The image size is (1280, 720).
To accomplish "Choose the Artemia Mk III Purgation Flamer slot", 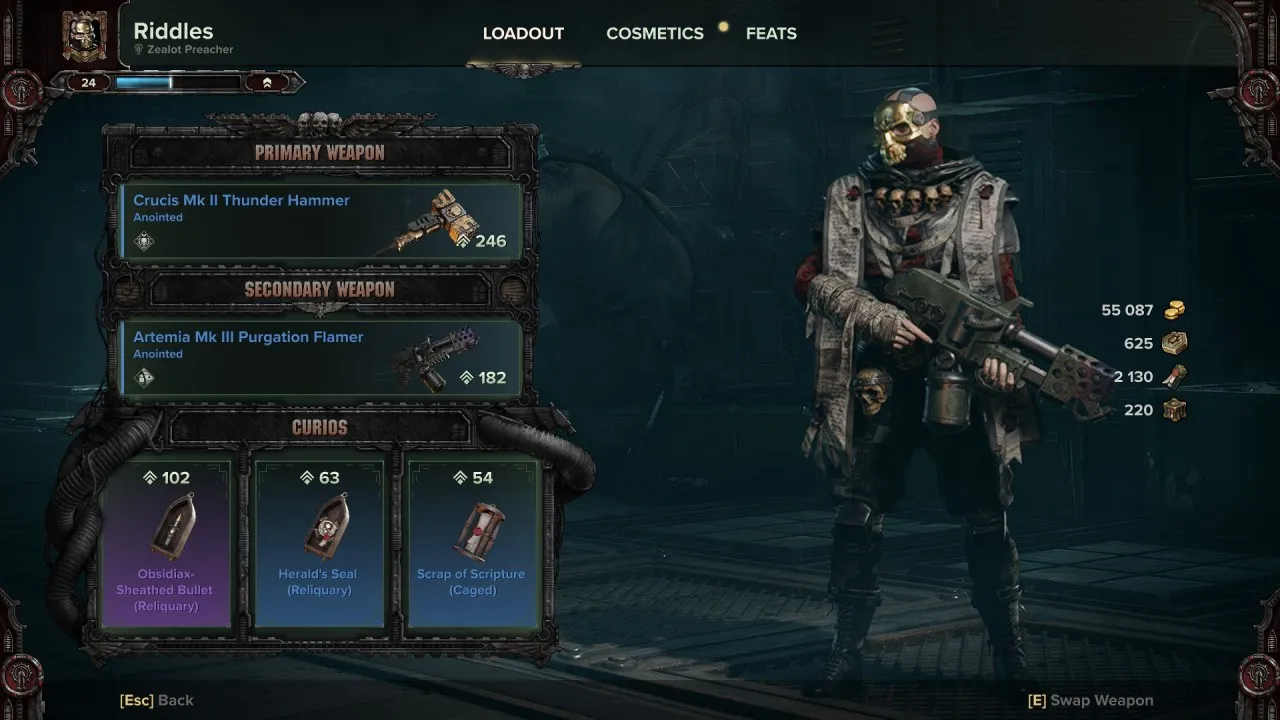I will tap(322, 357).
